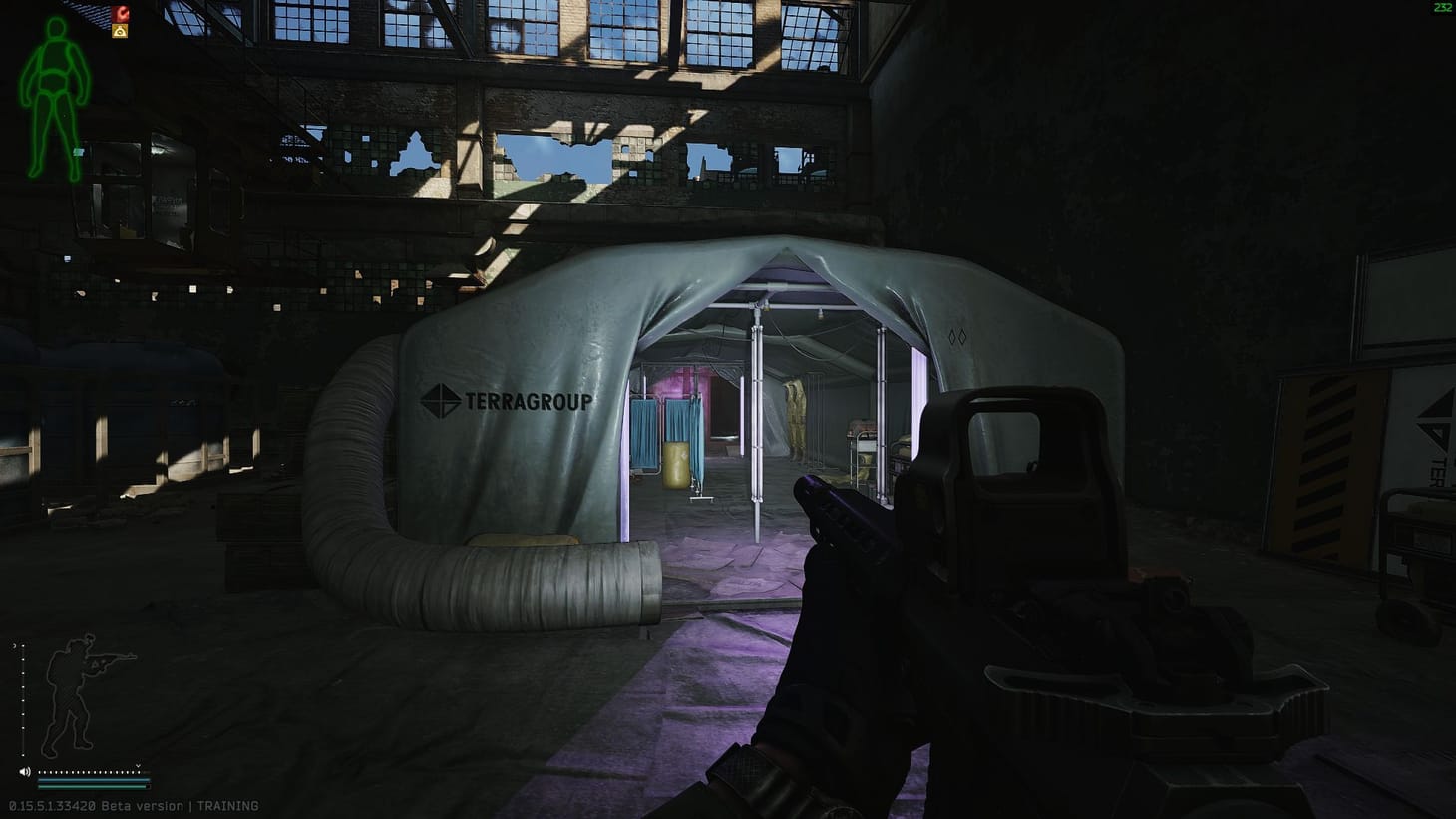The image size is (1456, 819).
Task: Click the speaker noise indicator icon
Action: click(x=25, y=772)
